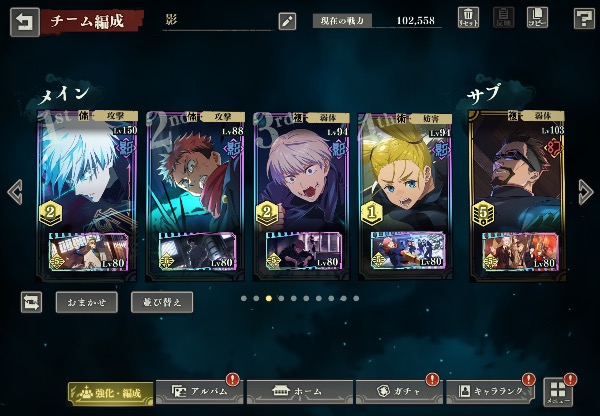Show the next team with right arrow

(586, 192)
